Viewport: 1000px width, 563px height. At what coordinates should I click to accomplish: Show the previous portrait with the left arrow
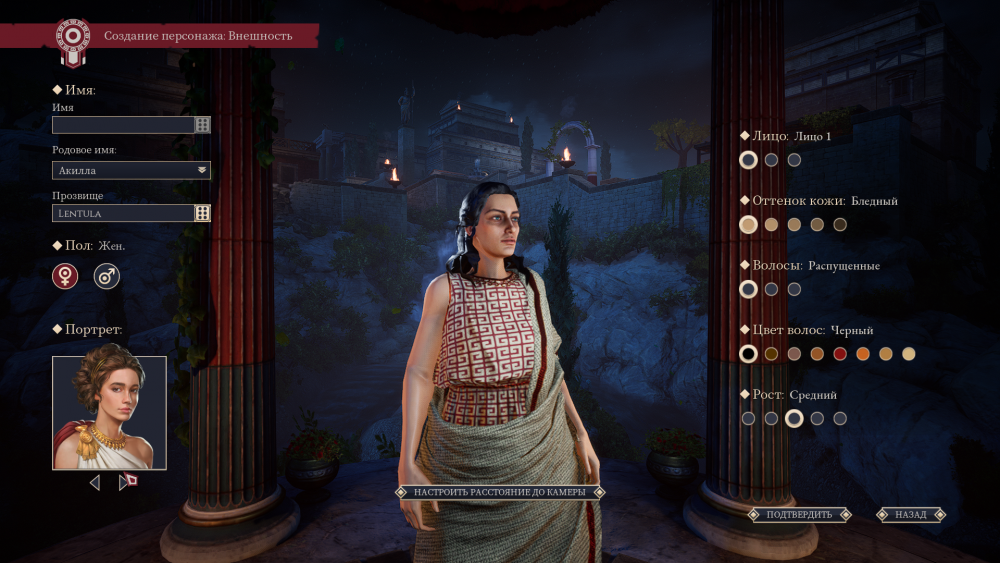click(x=95, y=483)
